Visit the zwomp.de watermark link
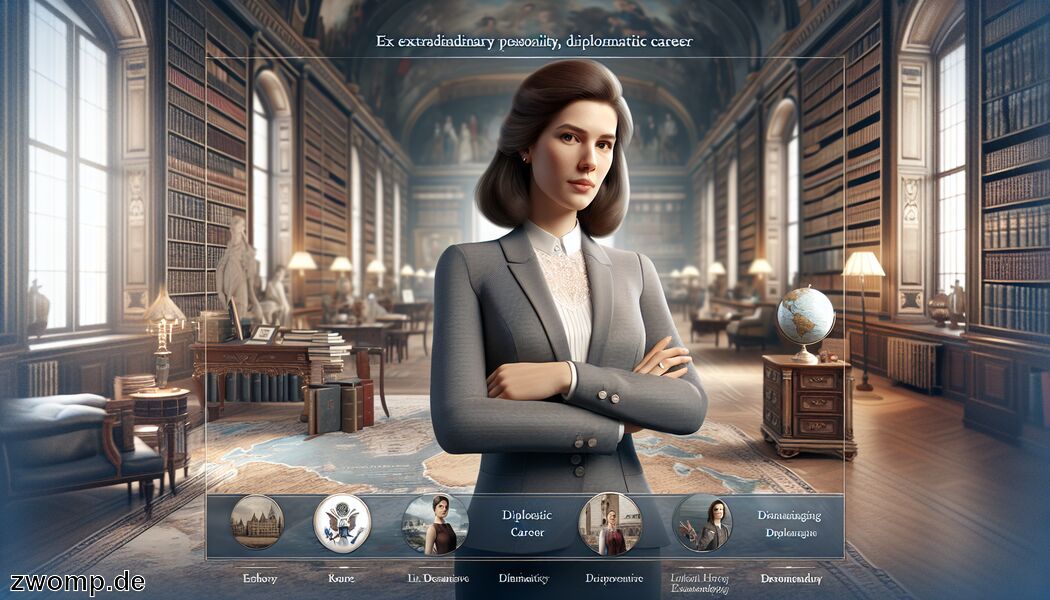Image resolution: width=1050 pixels, height=600 pixels. point(78,581)
